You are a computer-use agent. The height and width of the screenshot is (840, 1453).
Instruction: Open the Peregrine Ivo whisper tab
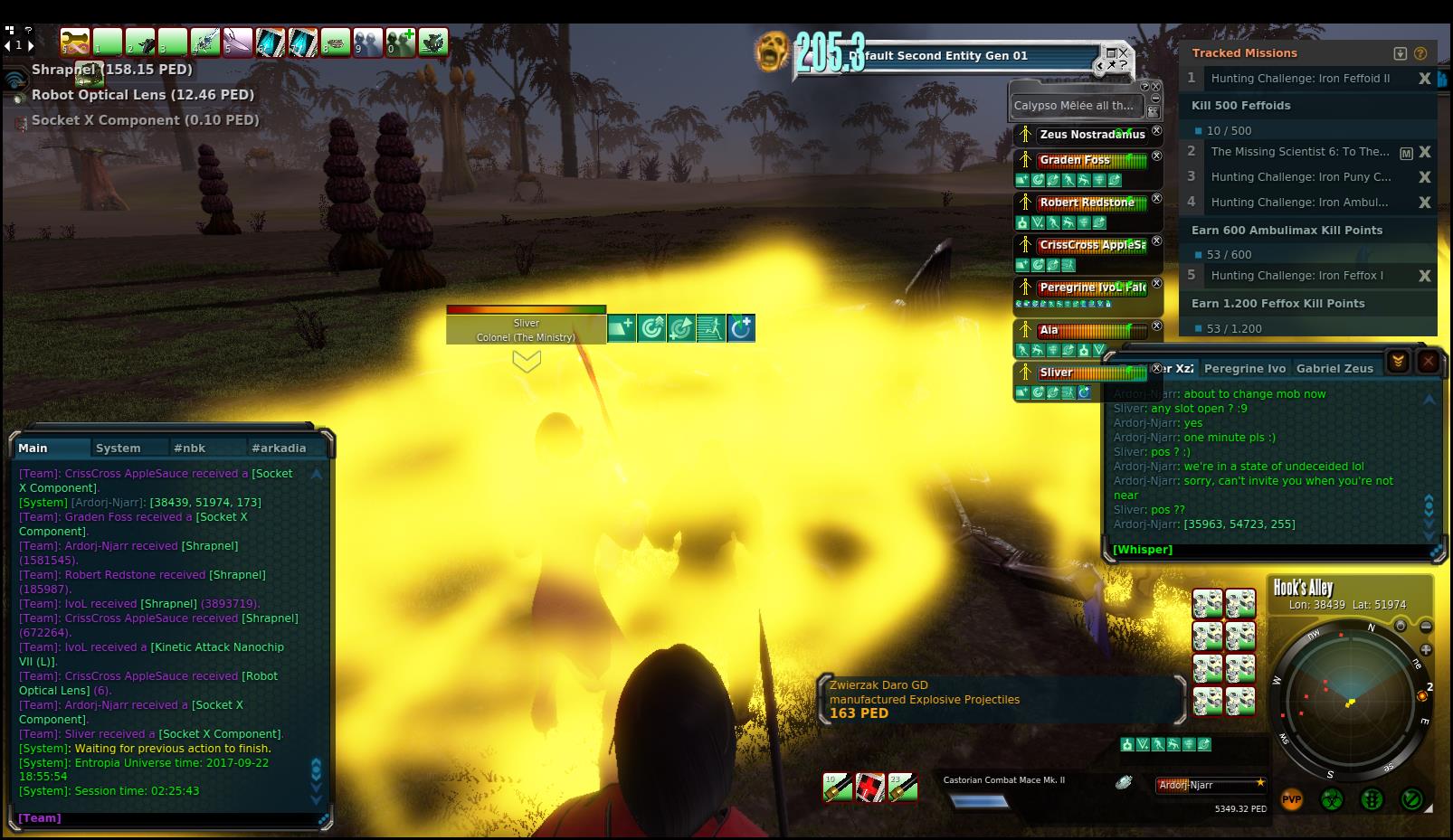pyautogui.click(x=1244, y=368)
